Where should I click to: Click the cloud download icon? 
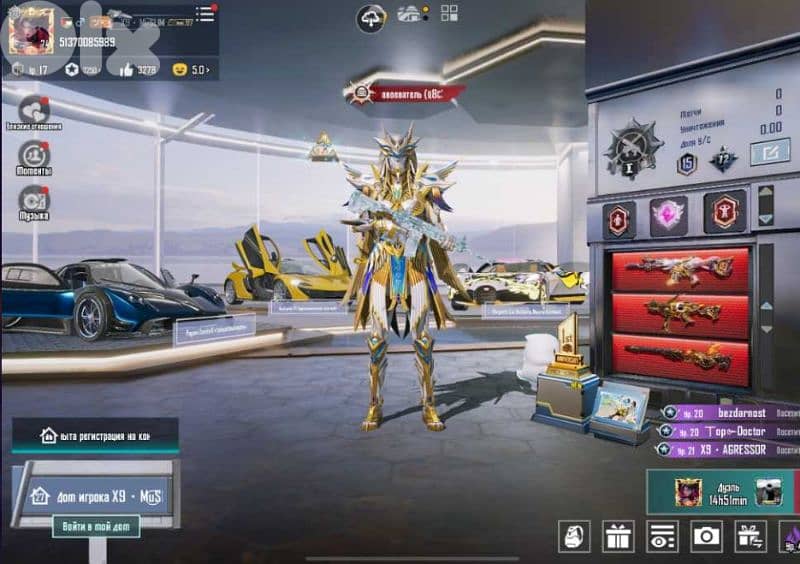point(371,17)
